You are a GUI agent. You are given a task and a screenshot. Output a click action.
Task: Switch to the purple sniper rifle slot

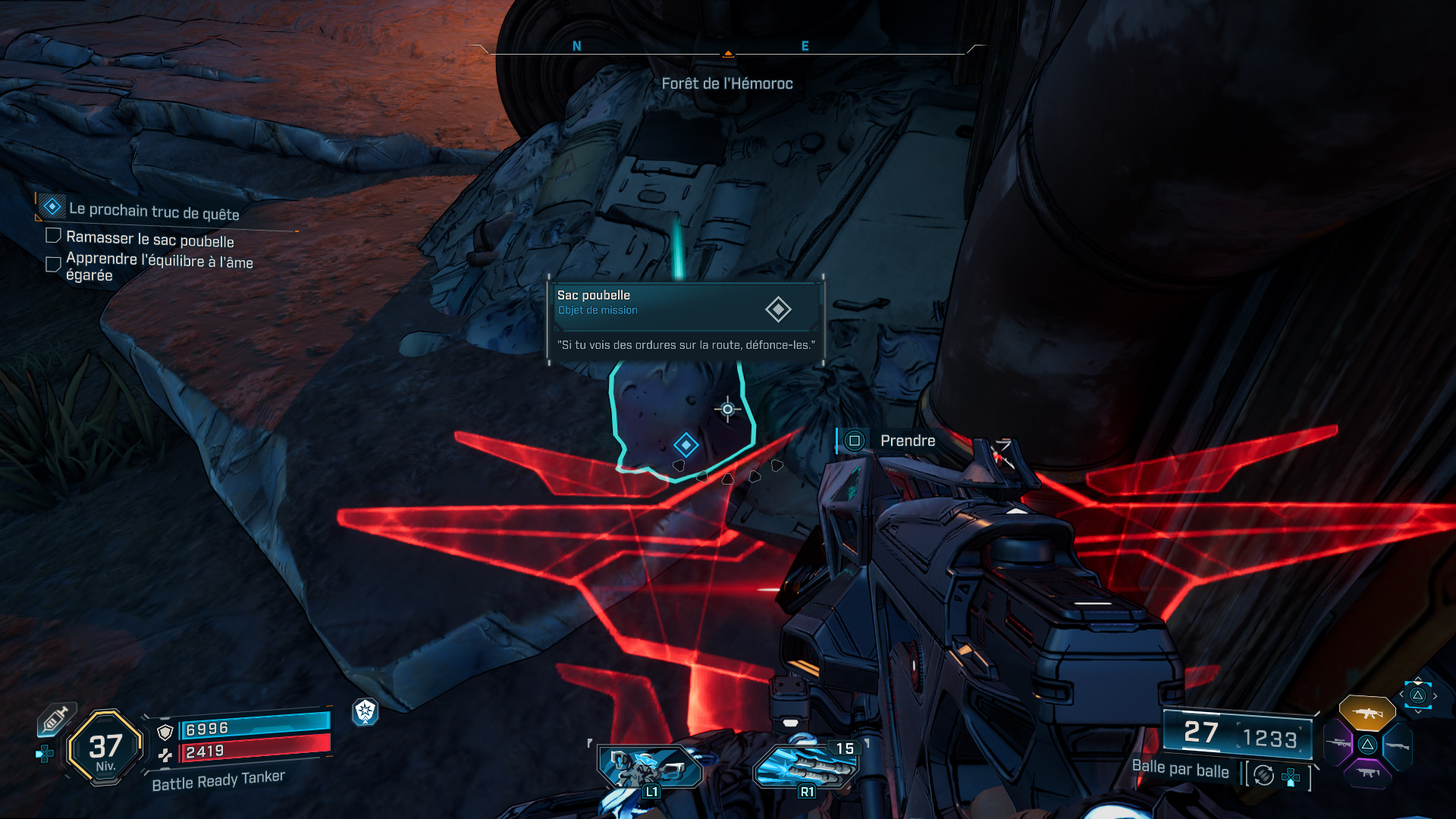pyautogui.click(x=1338, y=743)
